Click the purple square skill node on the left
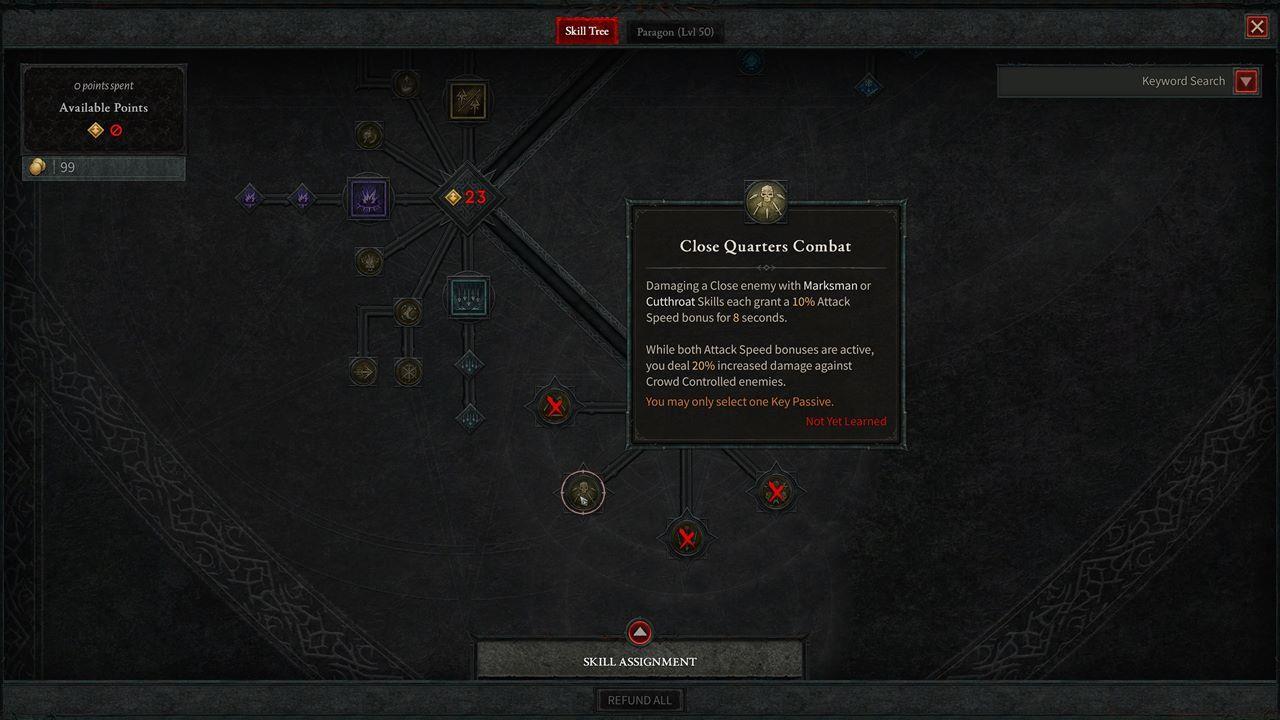1280x720 pixels. click(x=368, y=198)
